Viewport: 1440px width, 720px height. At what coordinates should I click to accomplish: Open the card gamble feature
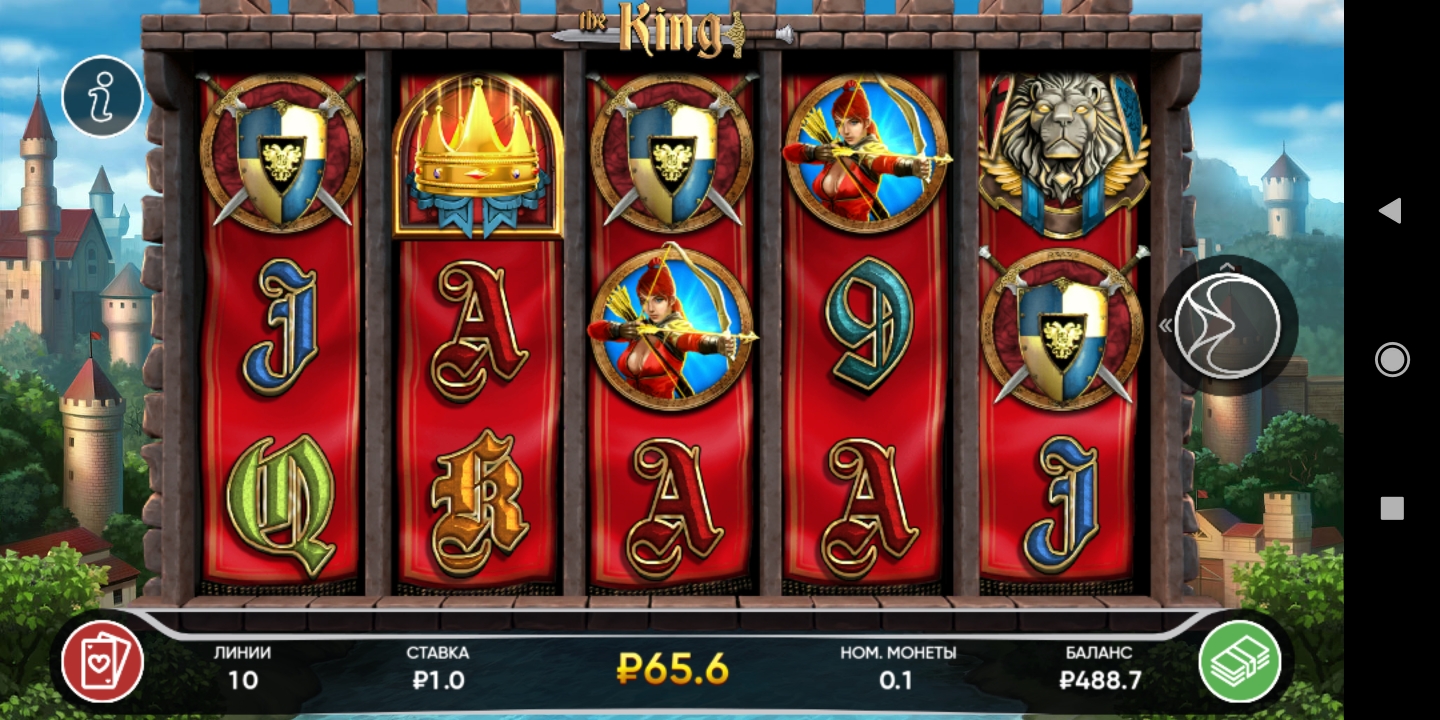pyautogui.click(x=102, y=661)
